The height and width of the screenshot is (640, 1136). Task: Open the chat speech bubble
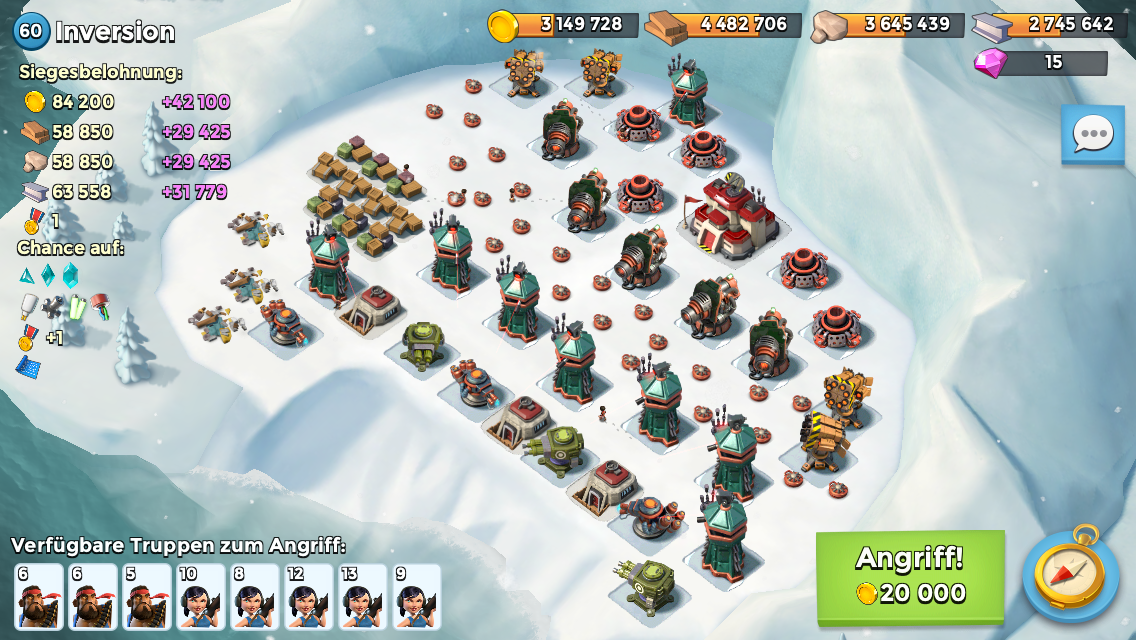(1093, 133)
